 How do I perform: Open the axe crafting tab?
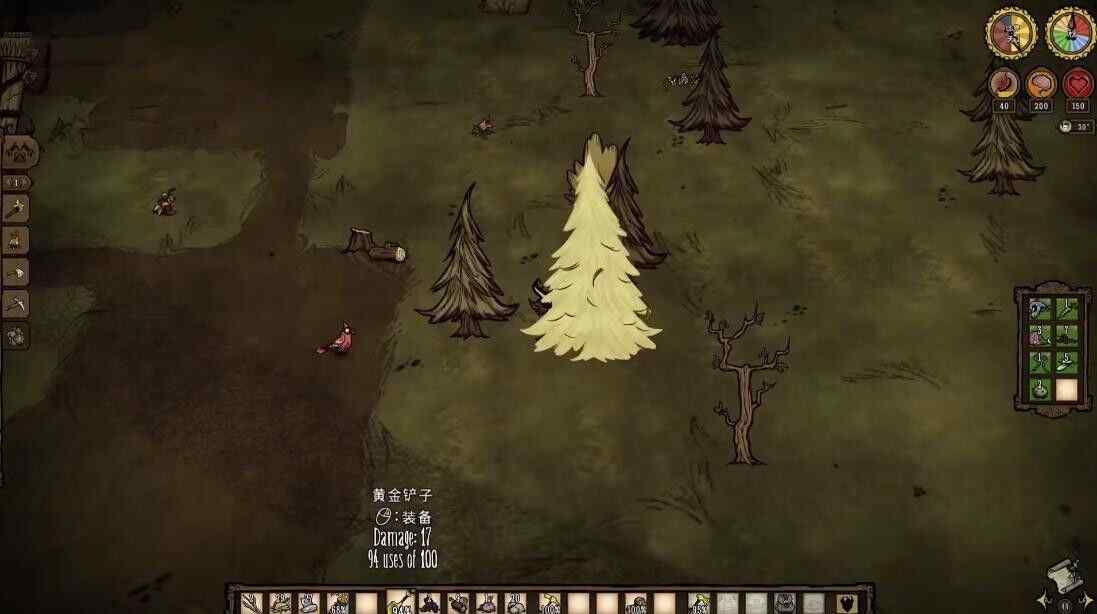16,272
